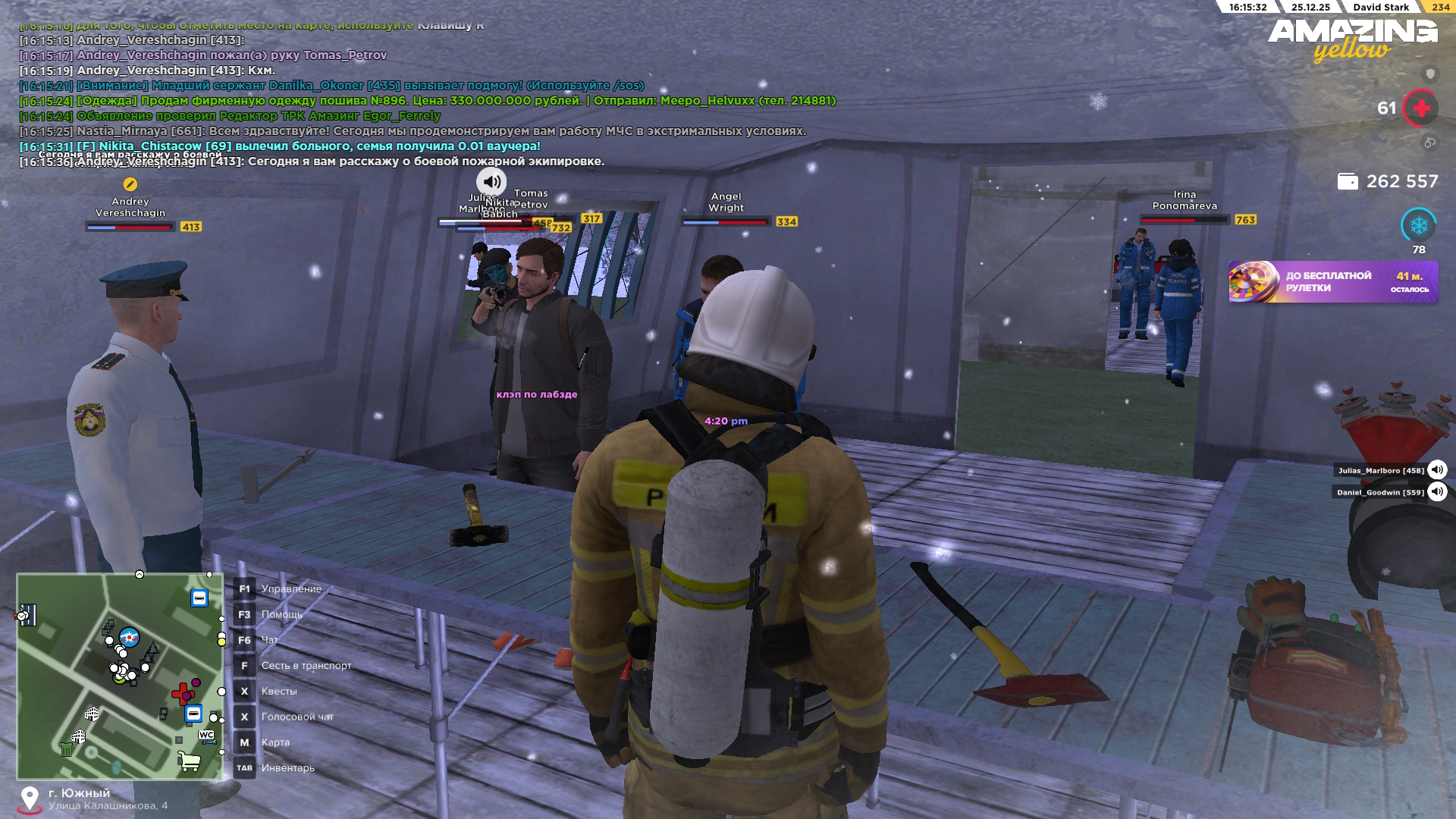Select the shopping cart marker on minimap
This screenshot has width=1456, height=819.
tap(190, 761)
